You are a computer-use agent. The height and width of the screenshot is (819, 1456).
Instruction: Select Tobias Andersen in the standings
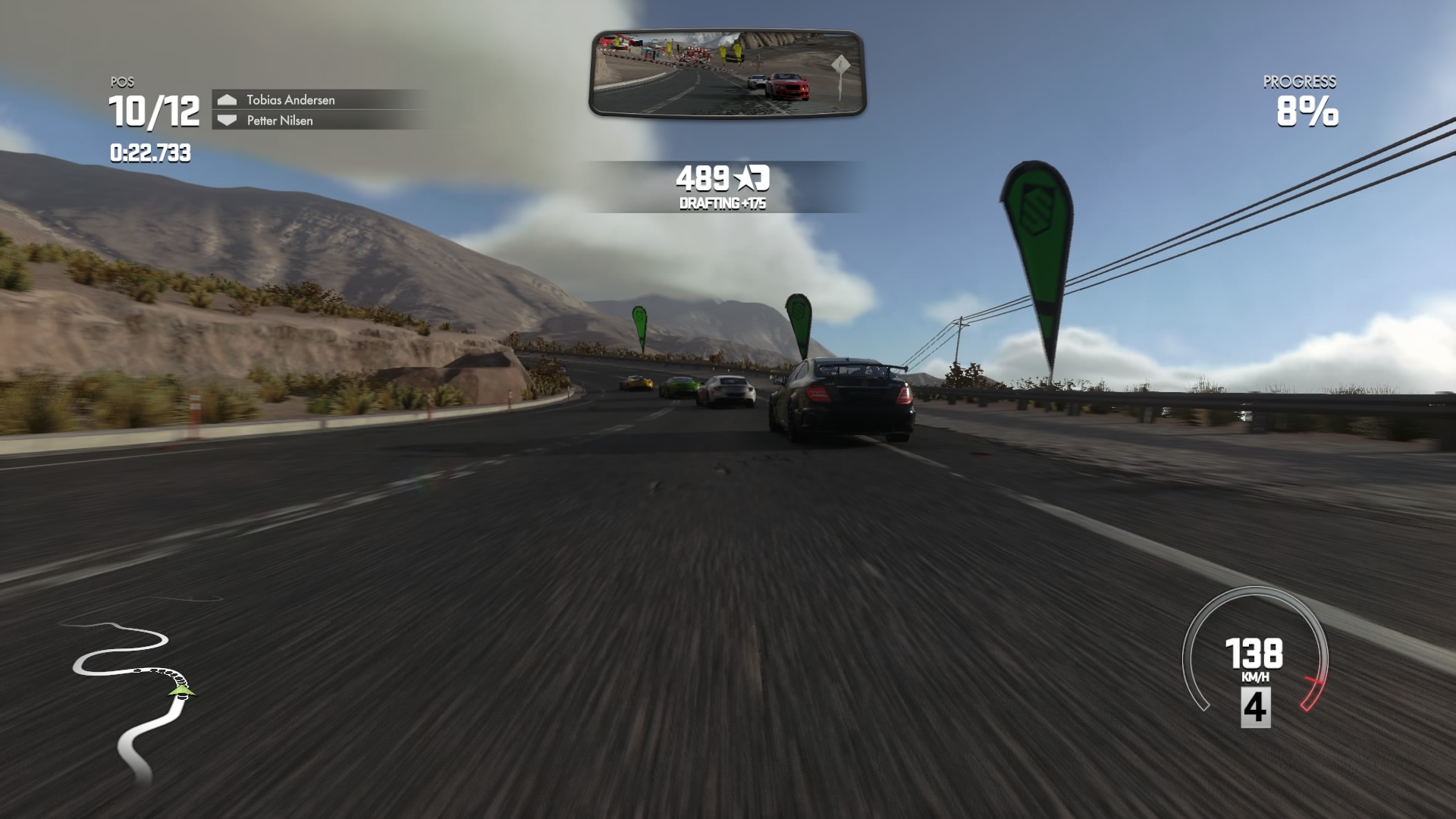[290, 100]
